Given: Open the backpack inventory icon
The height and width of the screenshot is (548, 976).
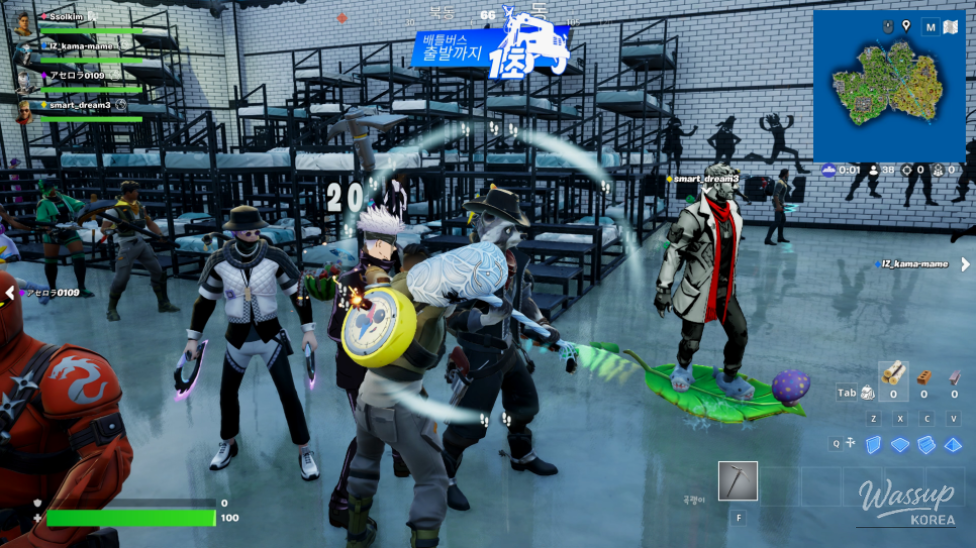Looking at the screenshot, I should tap(868, 393).
